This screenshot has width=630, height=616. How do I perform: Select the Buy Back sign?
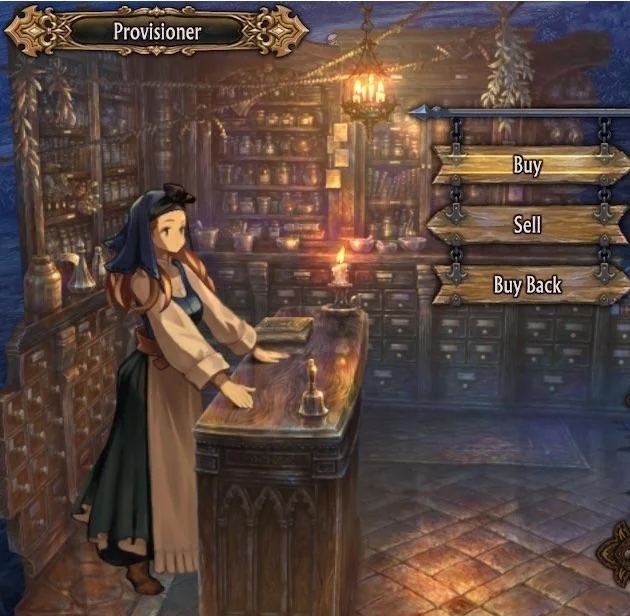[x=527, y=285]
